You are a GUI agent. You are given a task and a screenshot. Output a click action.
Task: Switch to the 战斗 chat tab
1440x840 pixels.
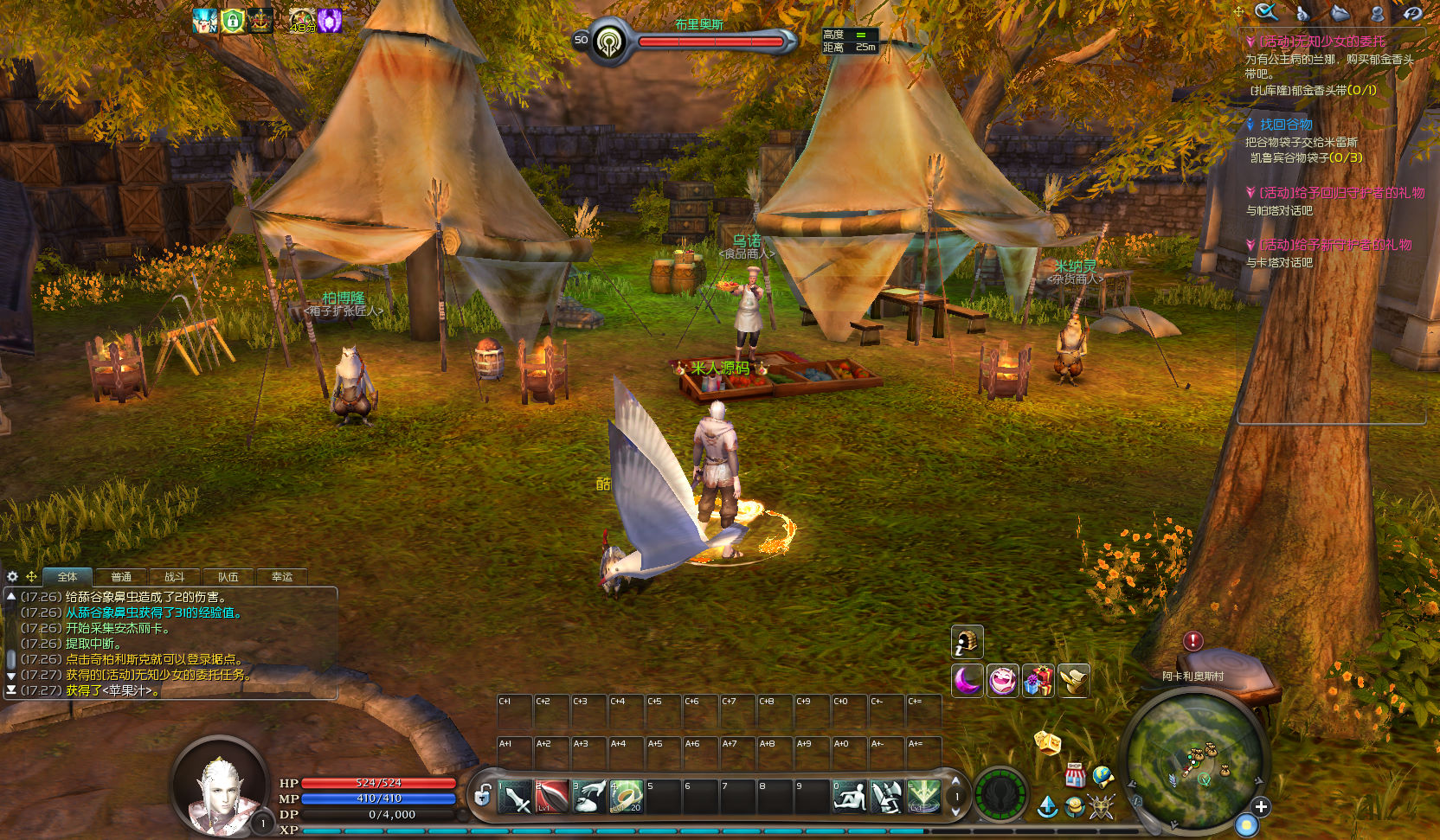tap(175, 577)
